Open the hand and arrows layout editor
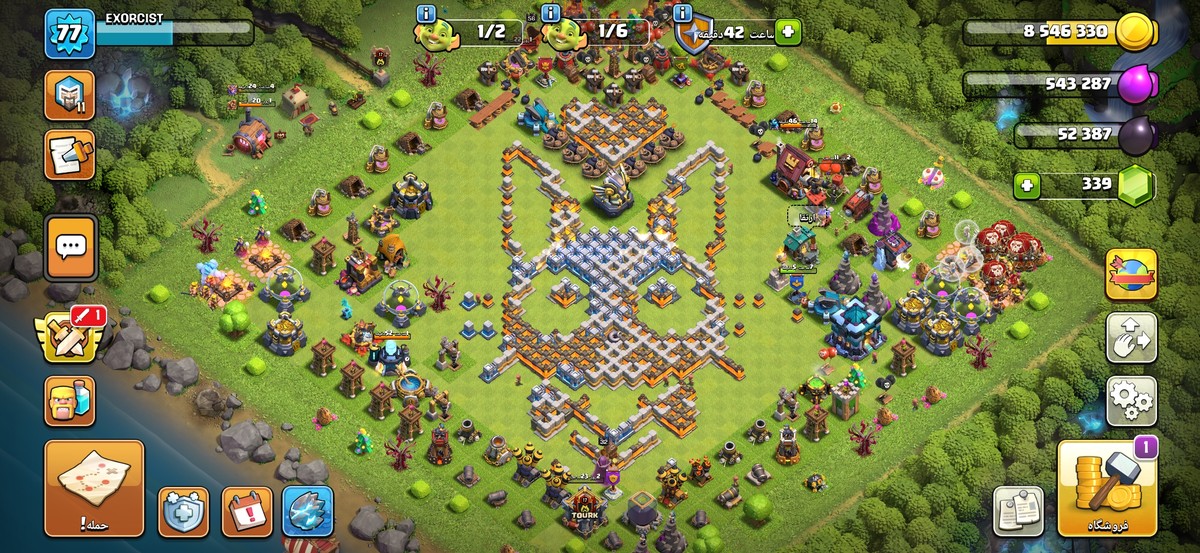Image resolution: width=1200 pixels, height=553 pixels. click(x=1130, y=338)
